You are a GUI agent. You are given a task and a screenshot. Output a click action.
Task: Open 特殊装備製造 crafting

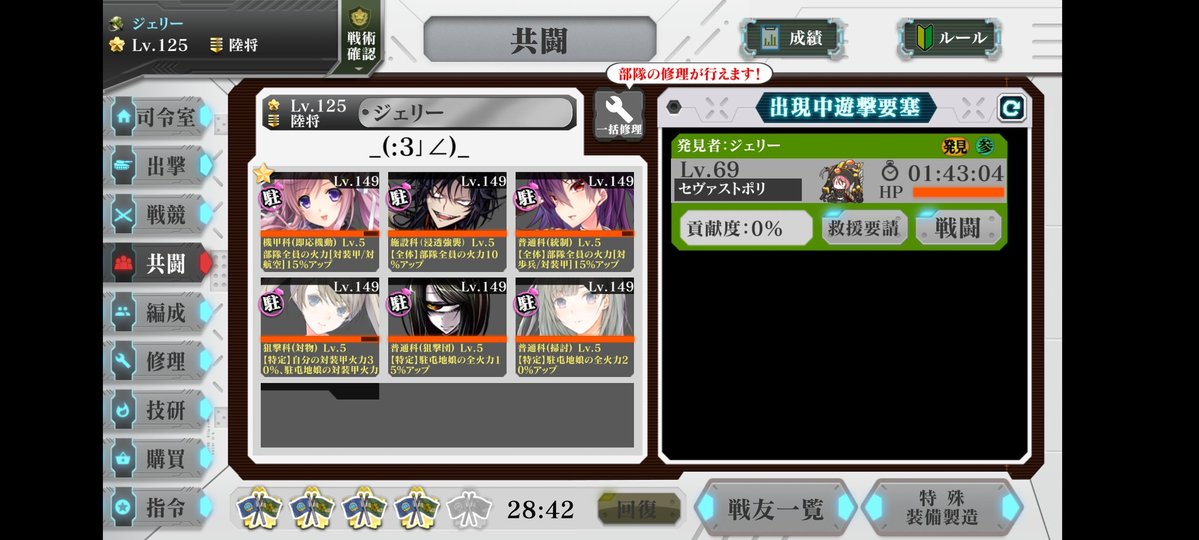pyautogui.click(x=940, y=508)
